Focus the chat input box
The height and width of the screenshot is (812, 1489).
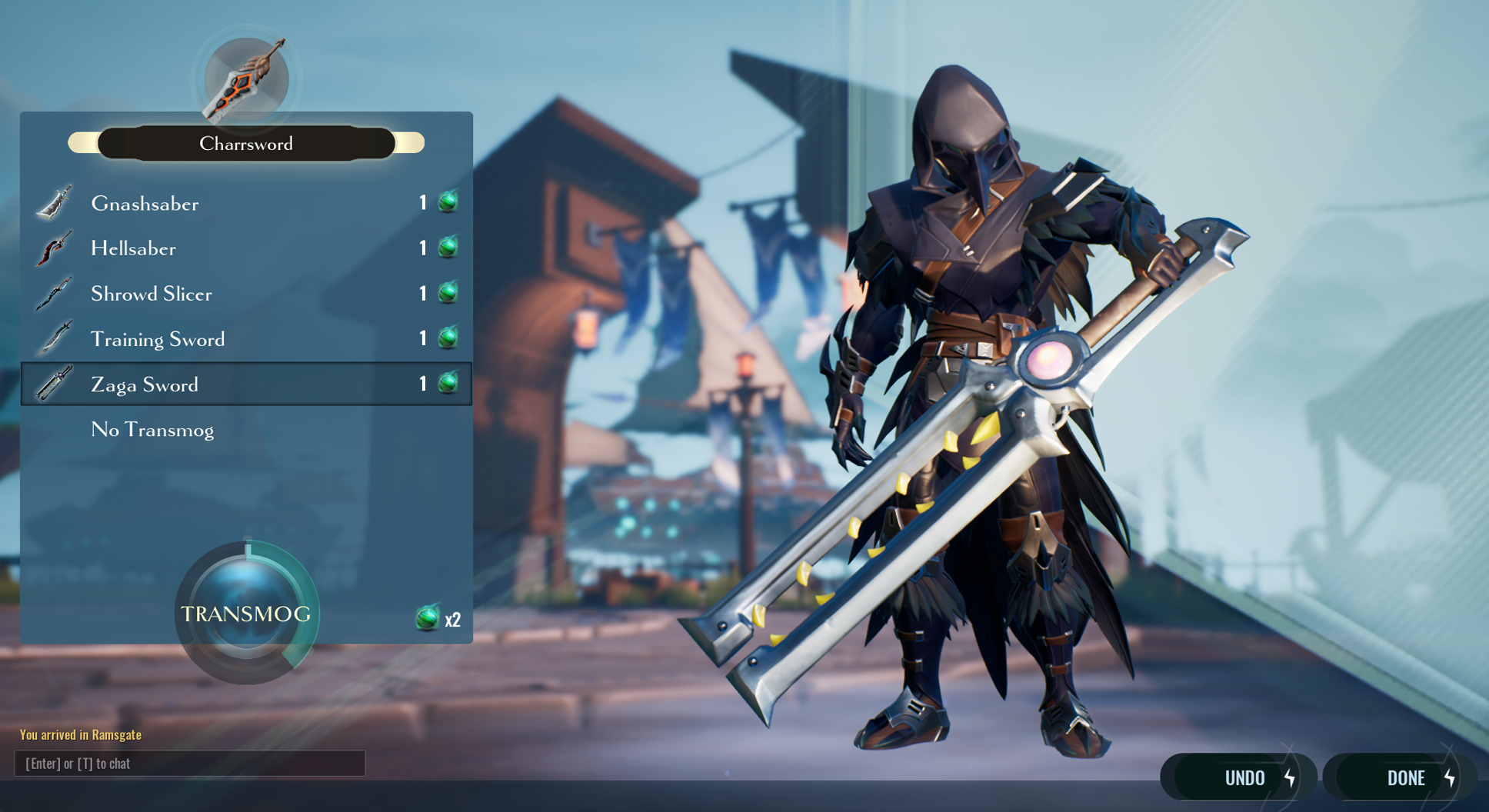click(x=189, y=764)
